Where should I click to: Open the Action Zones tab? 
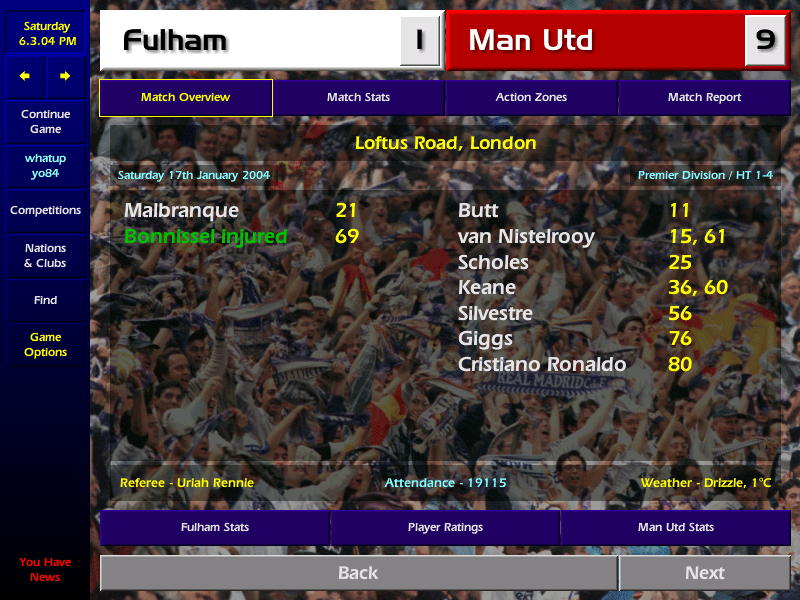coord(531,98)
